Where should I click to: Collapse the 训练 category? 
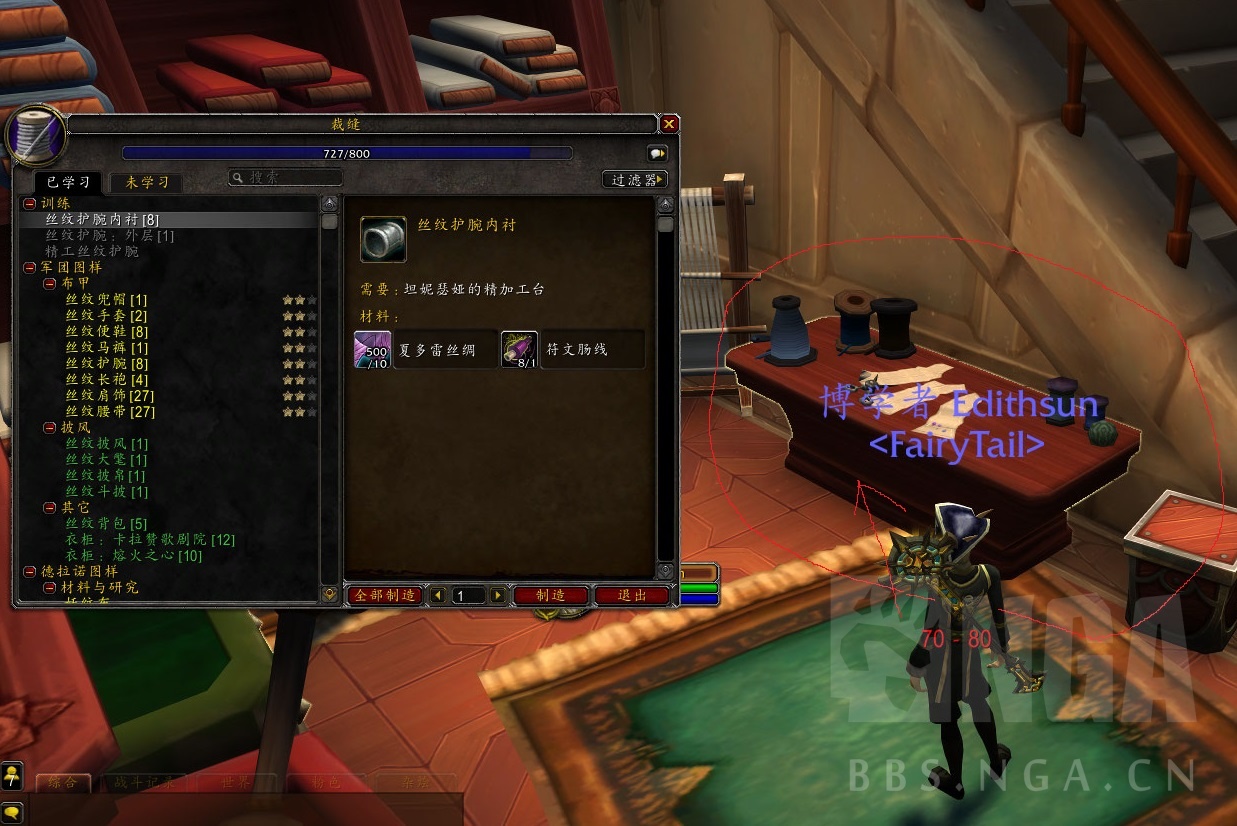(x=30, y=203)
